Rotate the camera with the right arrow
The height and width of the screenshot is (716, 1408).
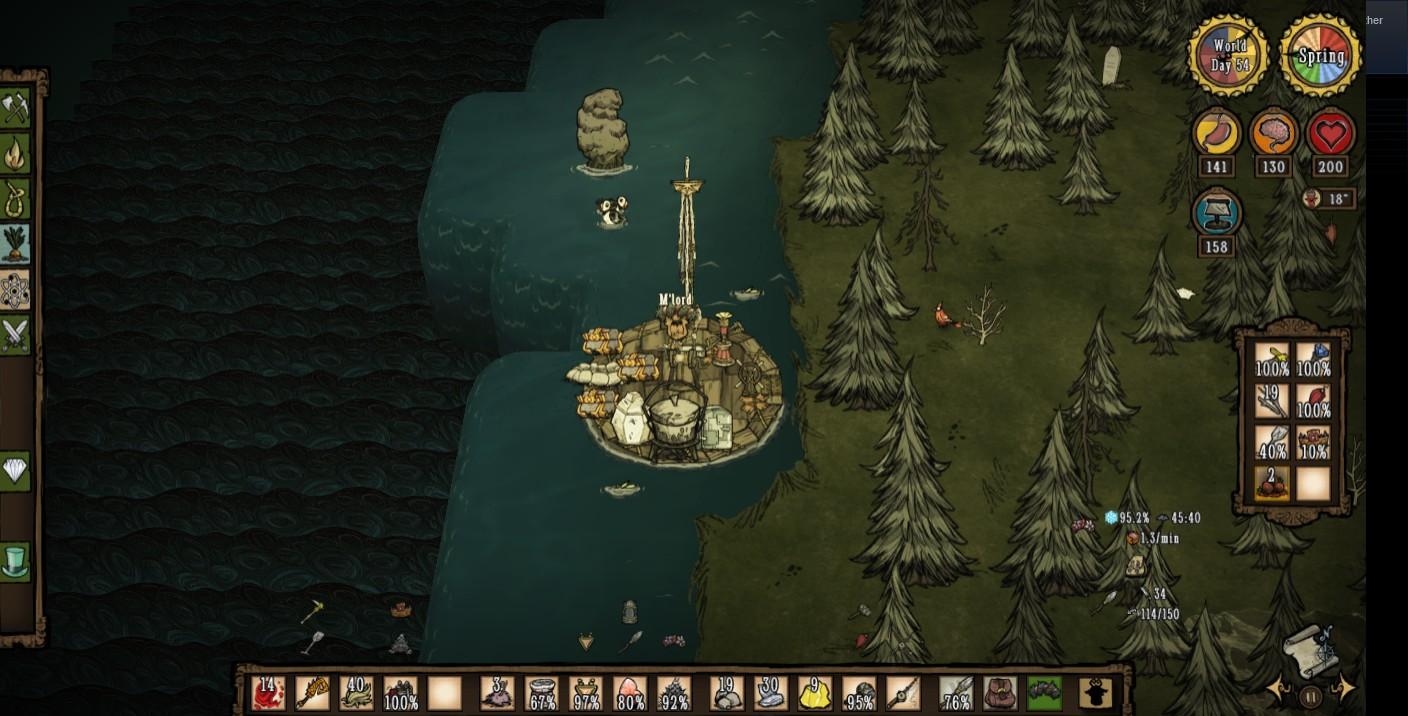(x=1345, y=689)
